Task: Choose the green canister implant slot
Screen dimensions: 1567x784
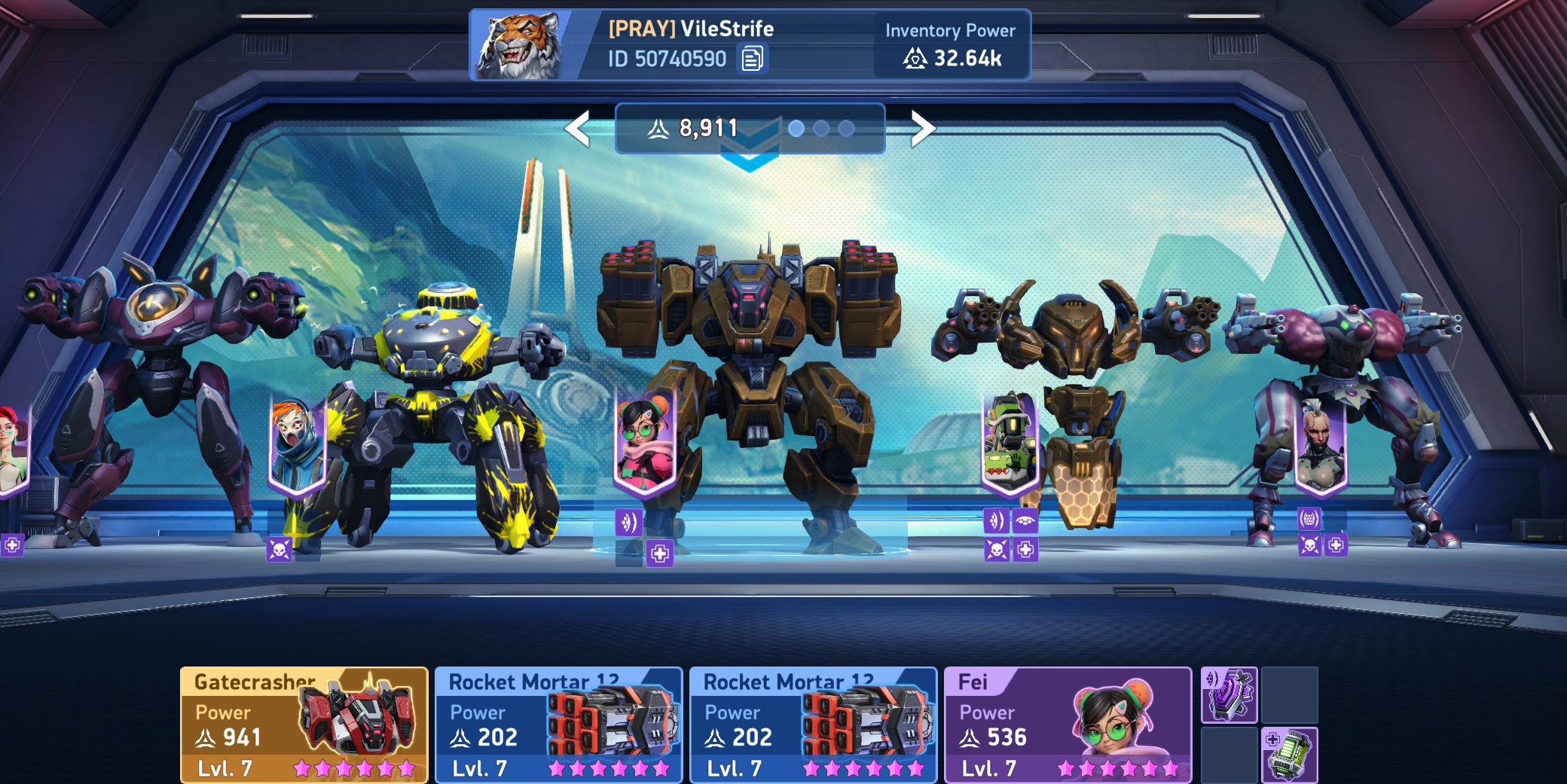Action: coord(1289,754)
